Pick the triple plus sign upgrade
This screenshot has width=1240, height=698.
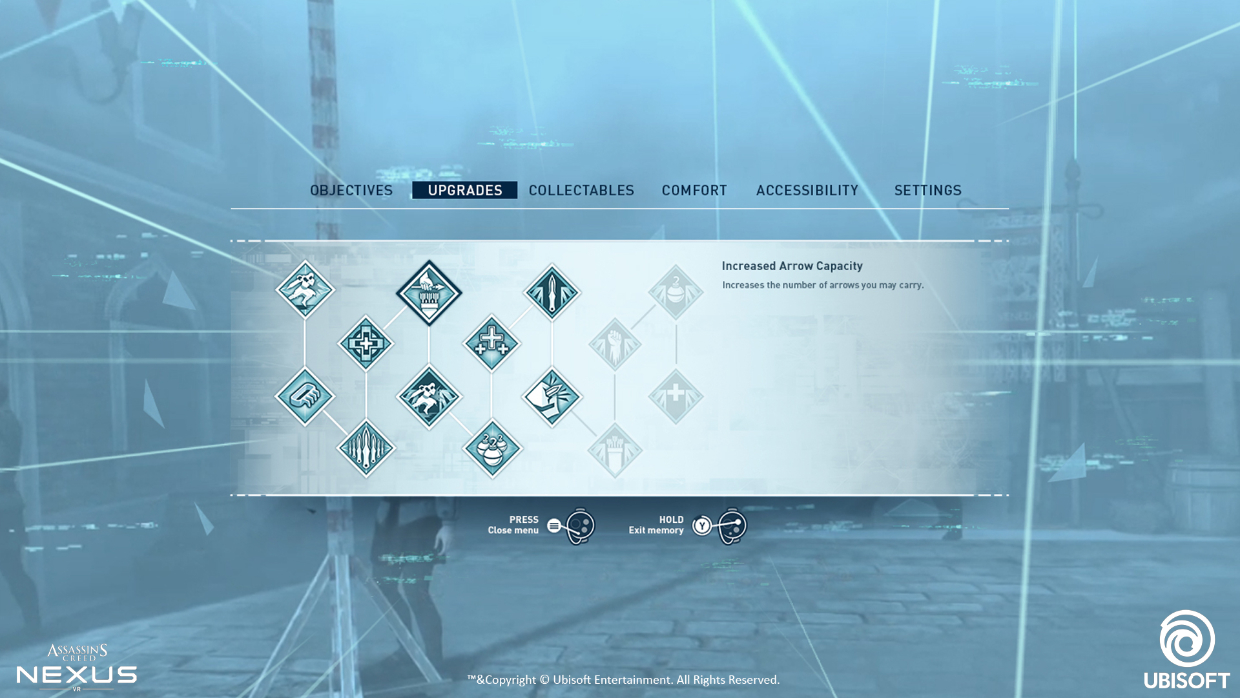click(491, 343)
